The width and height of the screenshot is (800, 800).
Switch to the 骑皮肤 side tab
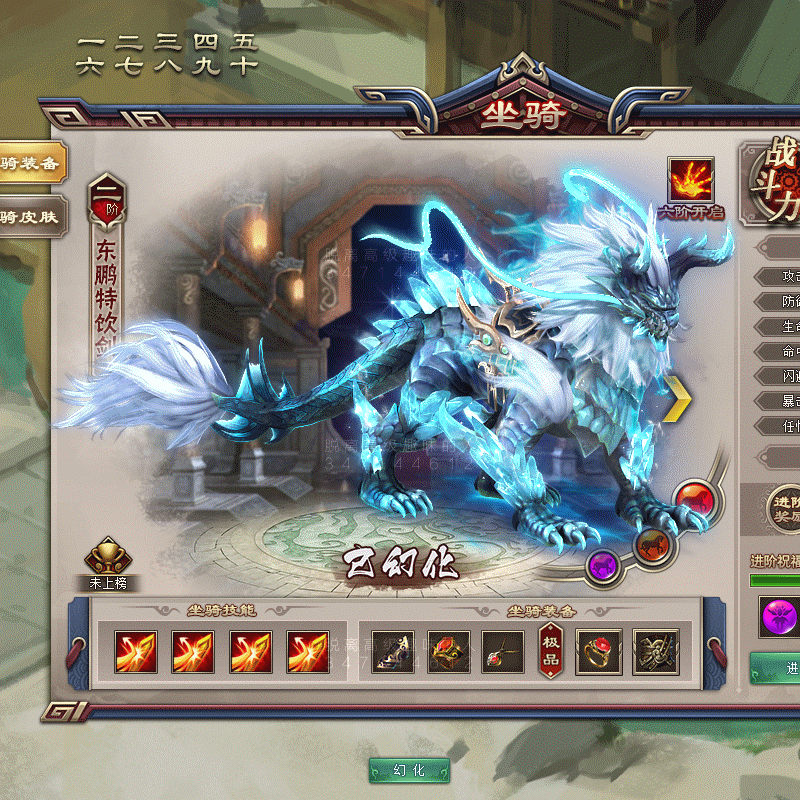point(28,215)
